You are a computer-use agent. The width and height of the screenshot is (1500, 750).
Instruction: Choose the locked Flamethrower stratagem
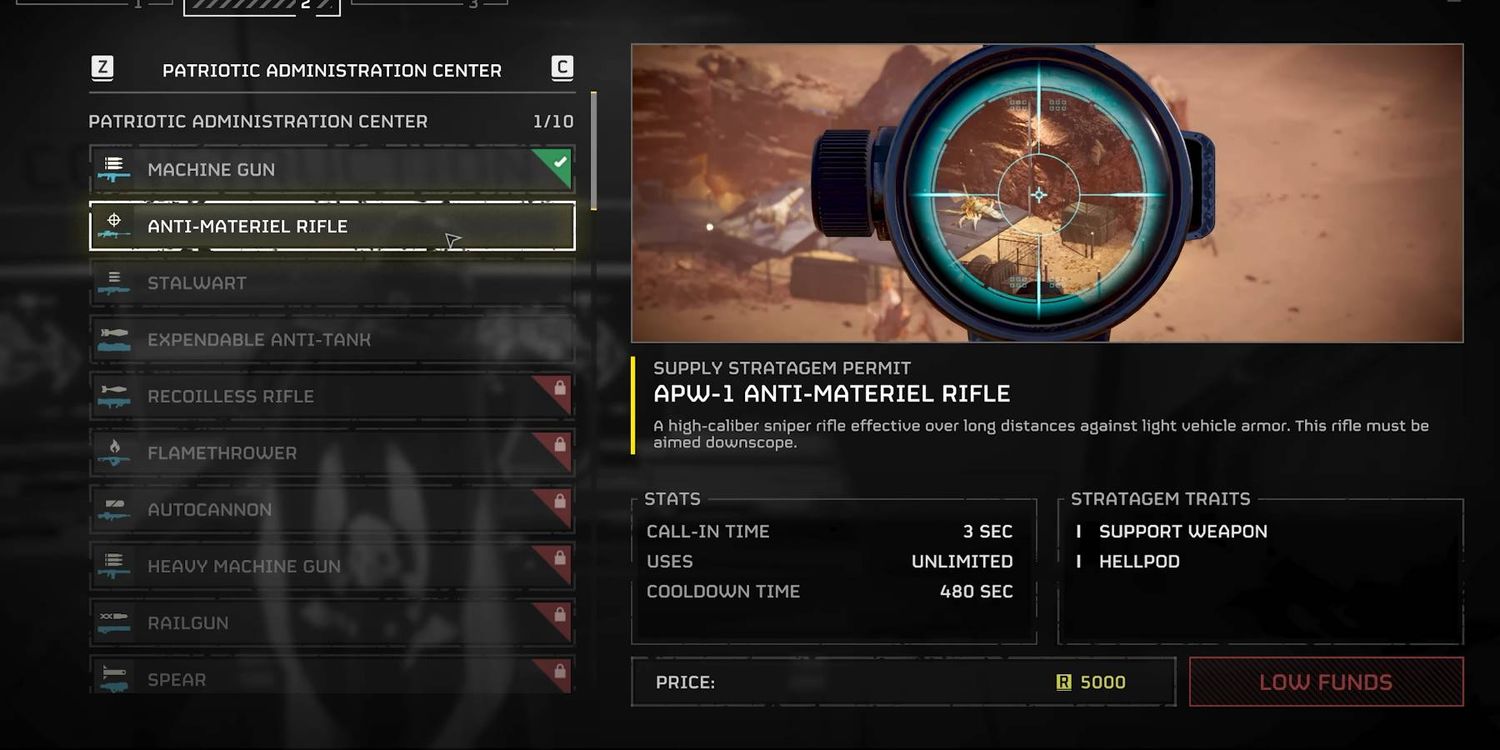tap(331, 453)
